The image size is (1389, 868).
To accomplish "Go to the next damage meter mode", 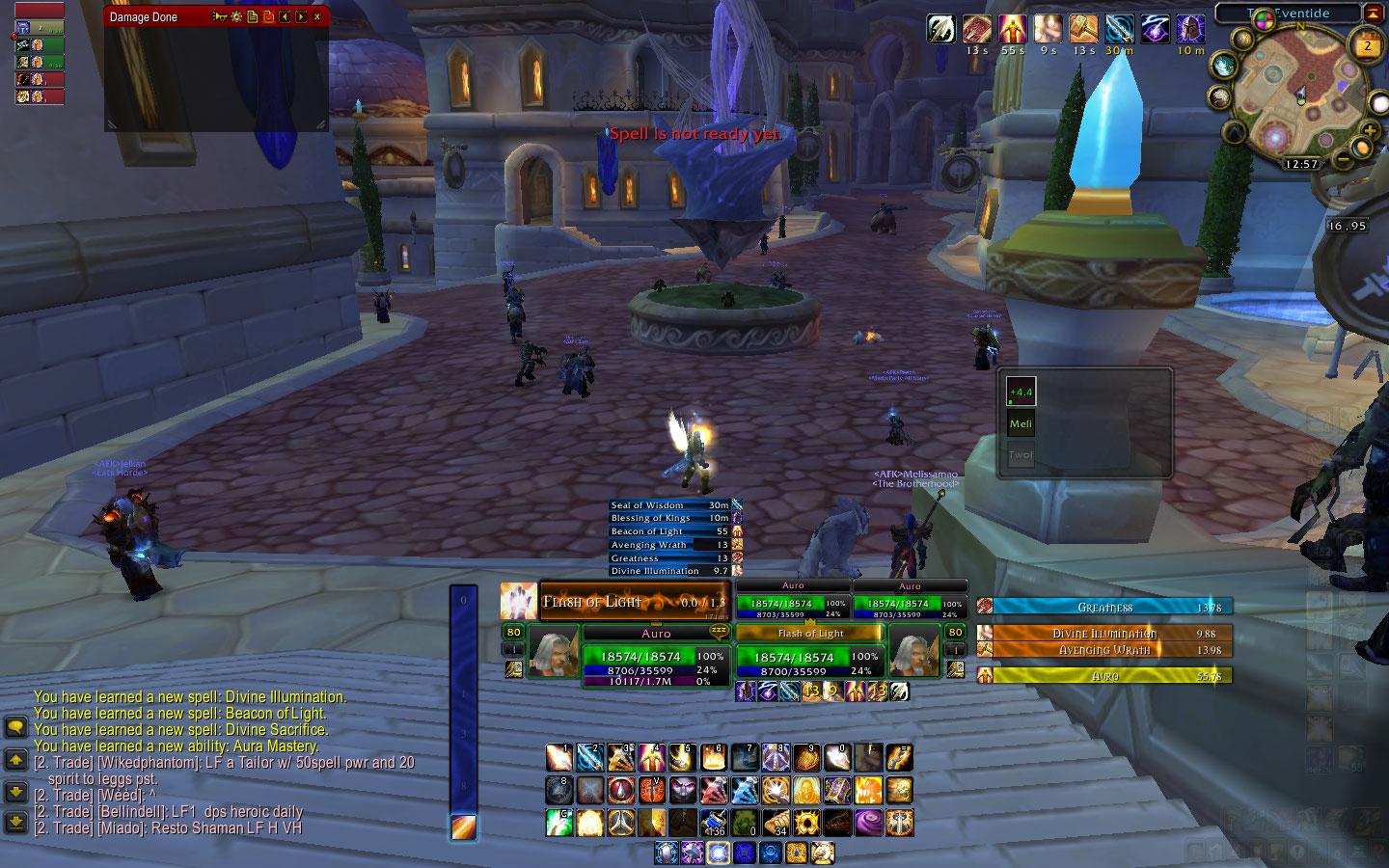I will pos(301,17).
